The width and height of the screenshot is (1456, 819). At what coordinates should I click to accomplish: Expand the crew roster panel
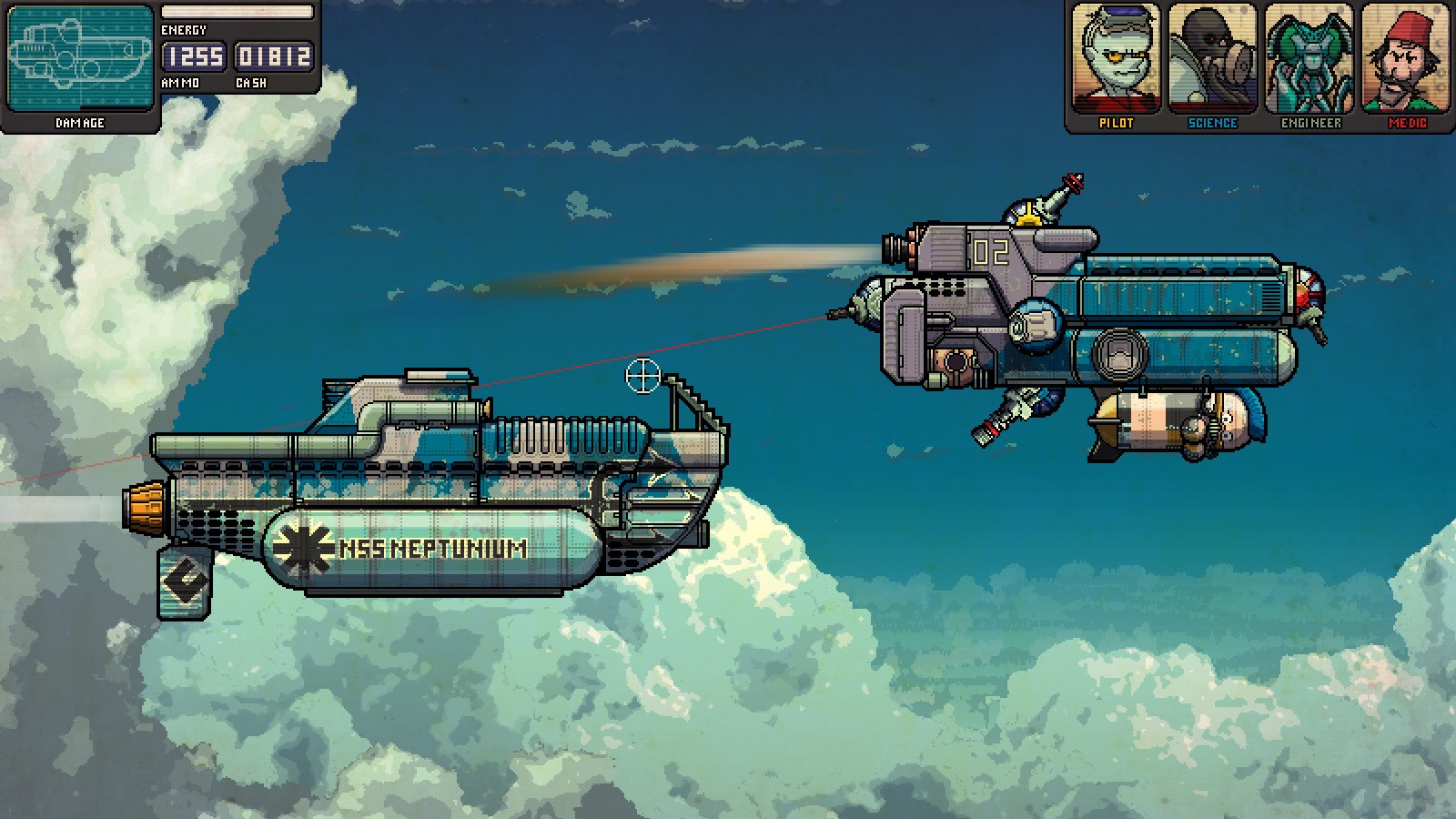[x=1259, y=64]
